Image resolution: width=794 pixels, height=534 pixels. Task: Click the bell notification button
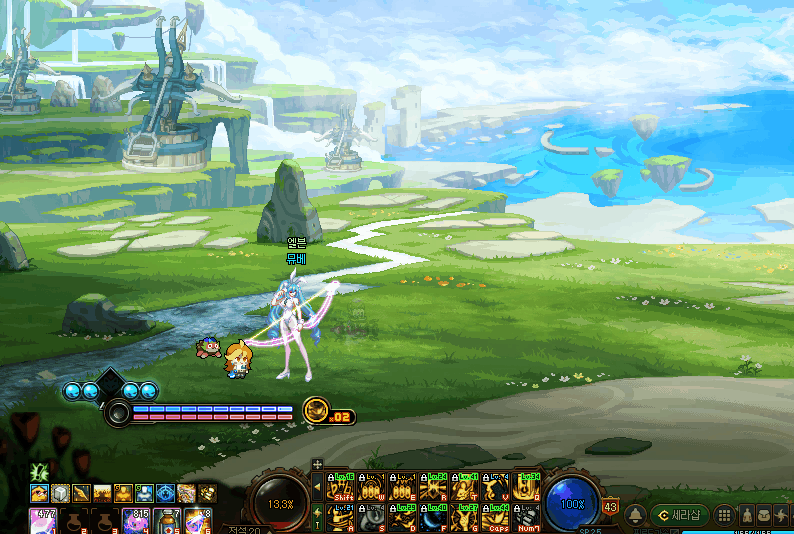tap(635, 515)
